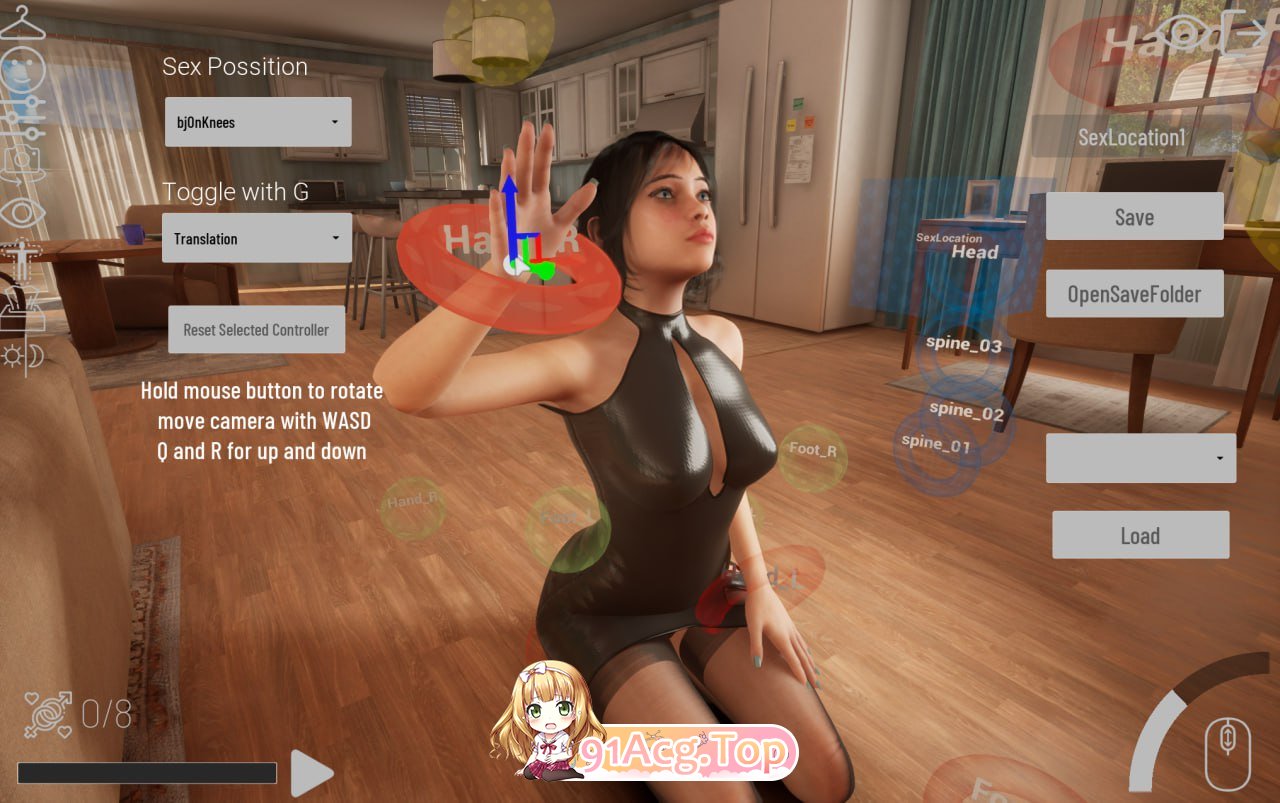1280x803 pixels.
Task: Open the bjOnKnees position dropdown
Action: click(x=258, y=122)
